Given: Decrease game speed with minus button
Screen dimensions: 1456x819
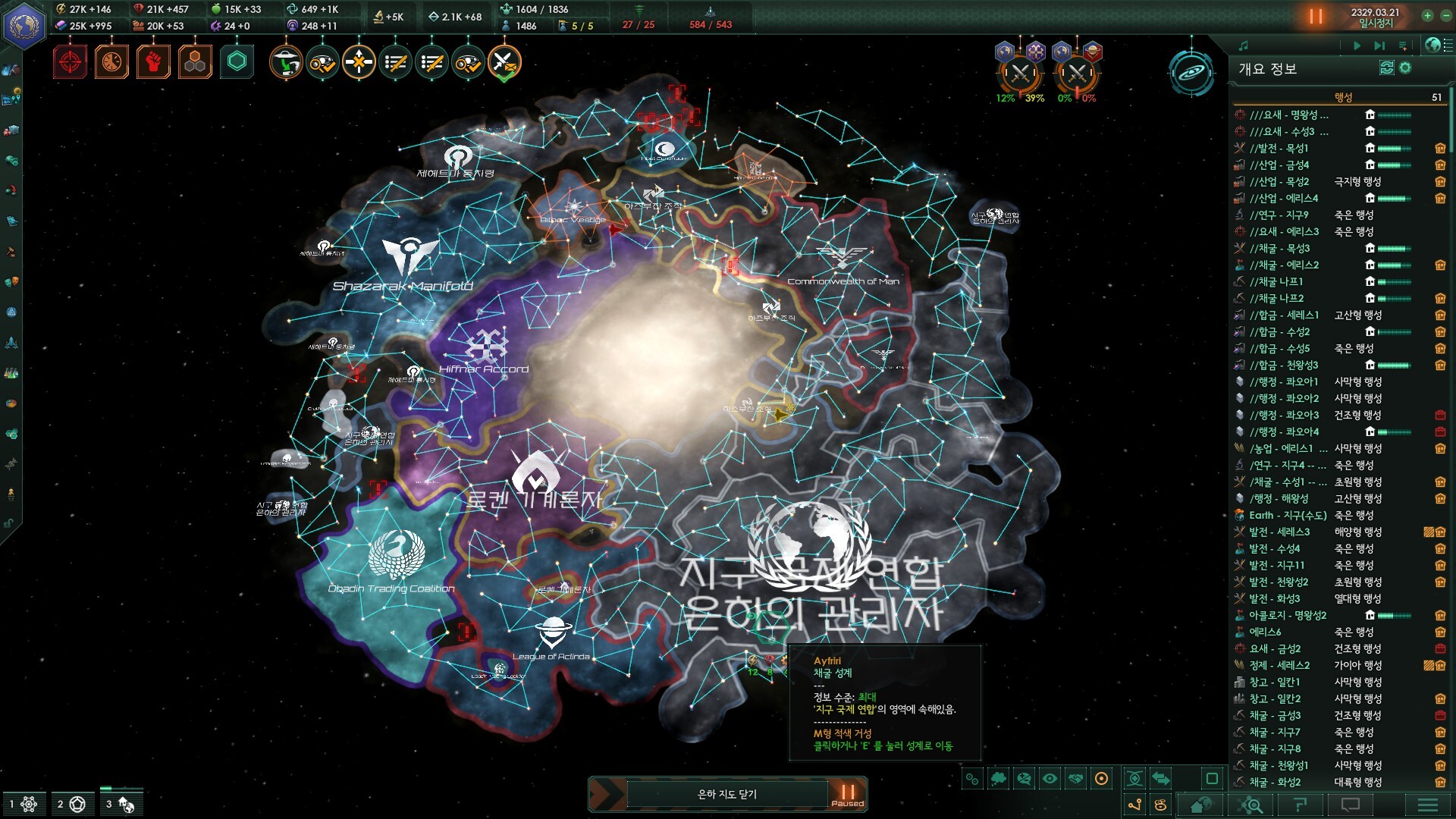Looking at the screenshot, I should (x=1445, y=16).
